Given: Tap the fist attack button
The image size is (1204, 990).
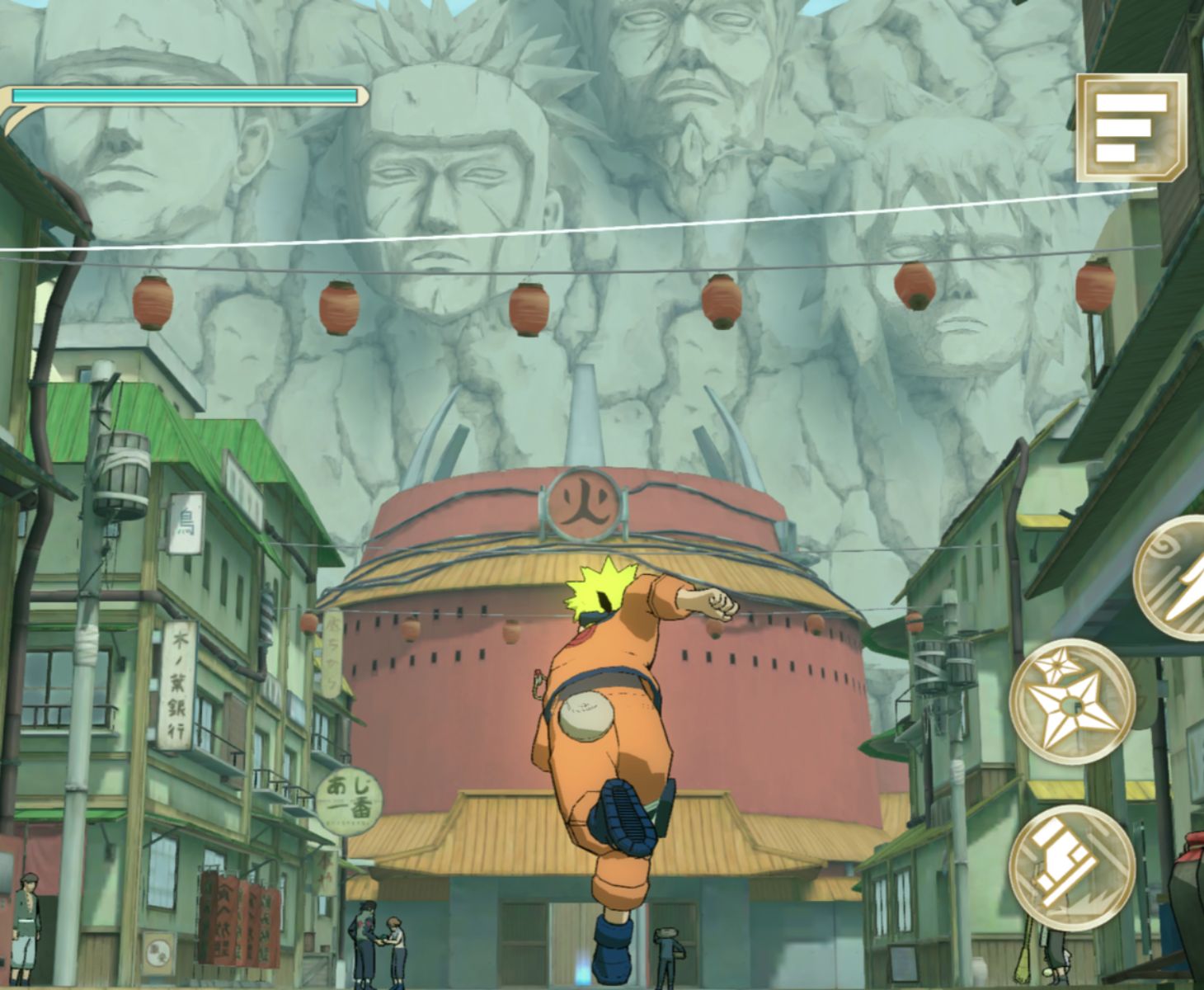Looking at the screenshot, I should [x=1072, y=866].
